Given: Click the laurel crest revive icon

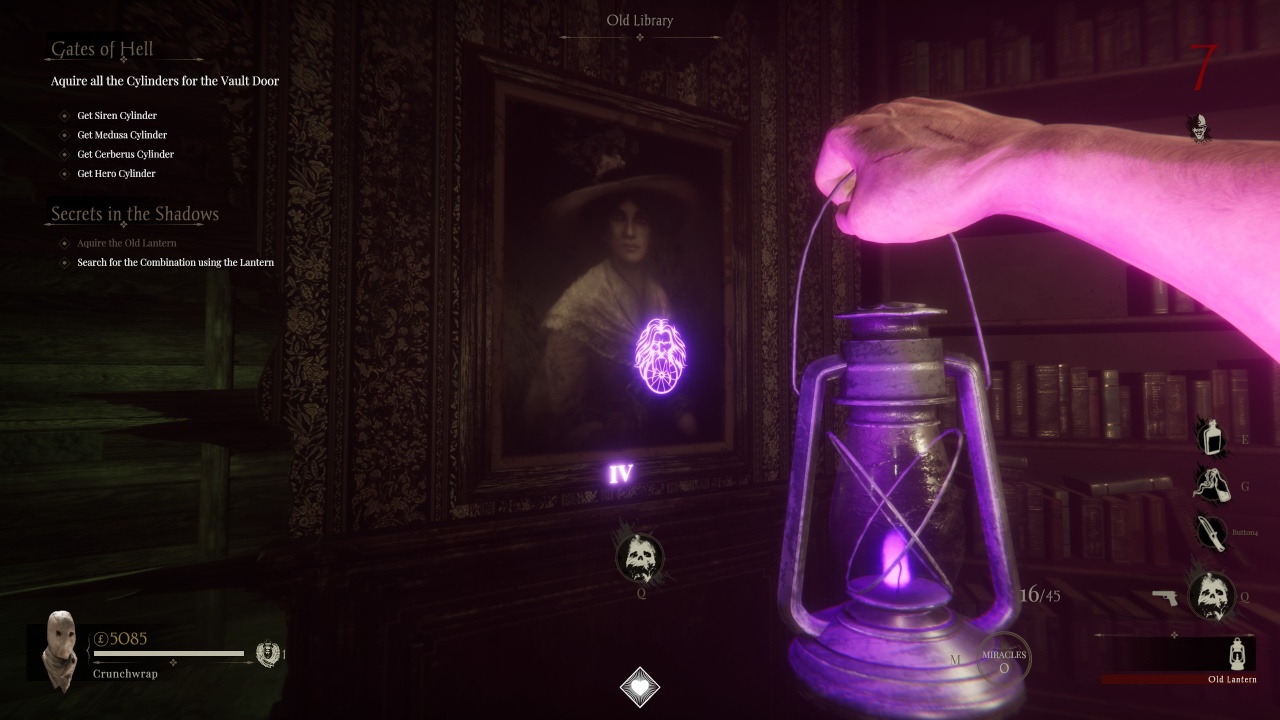Looking at the screenshot, I should pos(266,654).
